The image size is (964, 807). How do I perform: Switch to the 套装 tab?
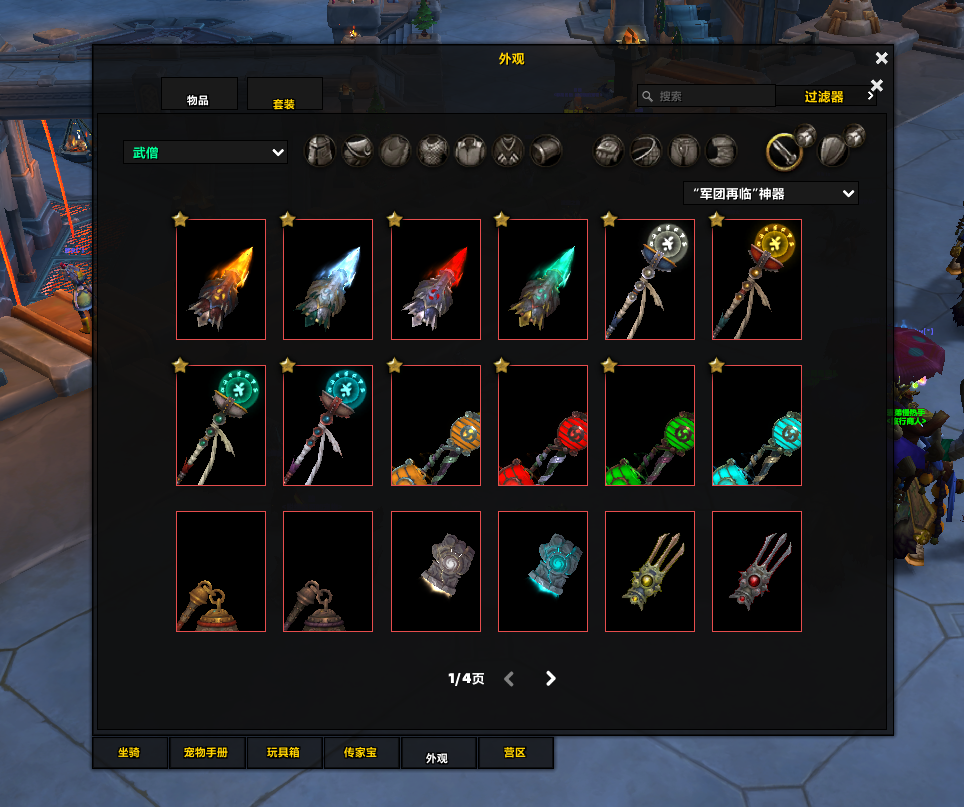pyautogui.click(x=284, y=95)
